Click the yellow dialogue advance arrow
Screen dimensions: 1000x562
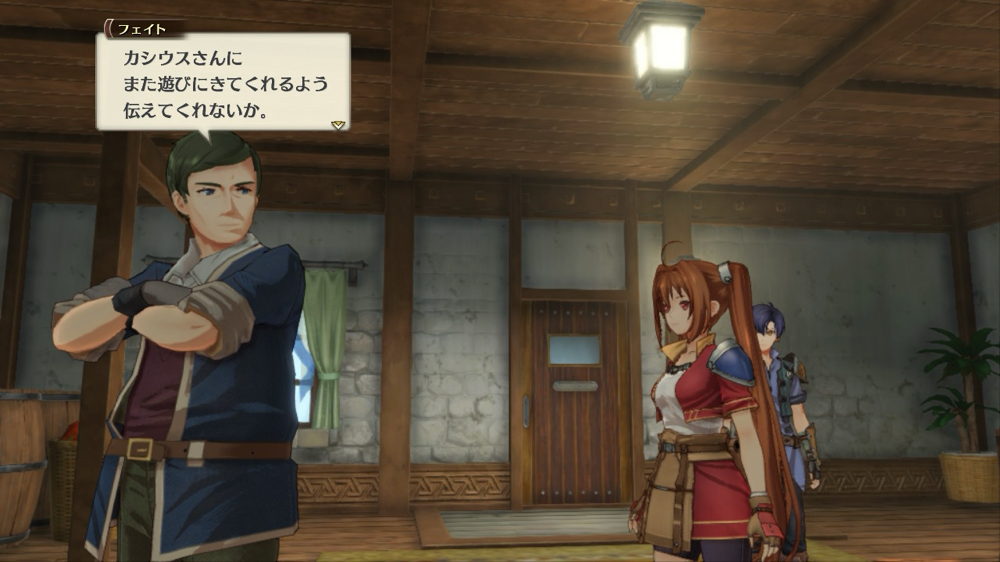pyautogui.click(x=338, y=125)
